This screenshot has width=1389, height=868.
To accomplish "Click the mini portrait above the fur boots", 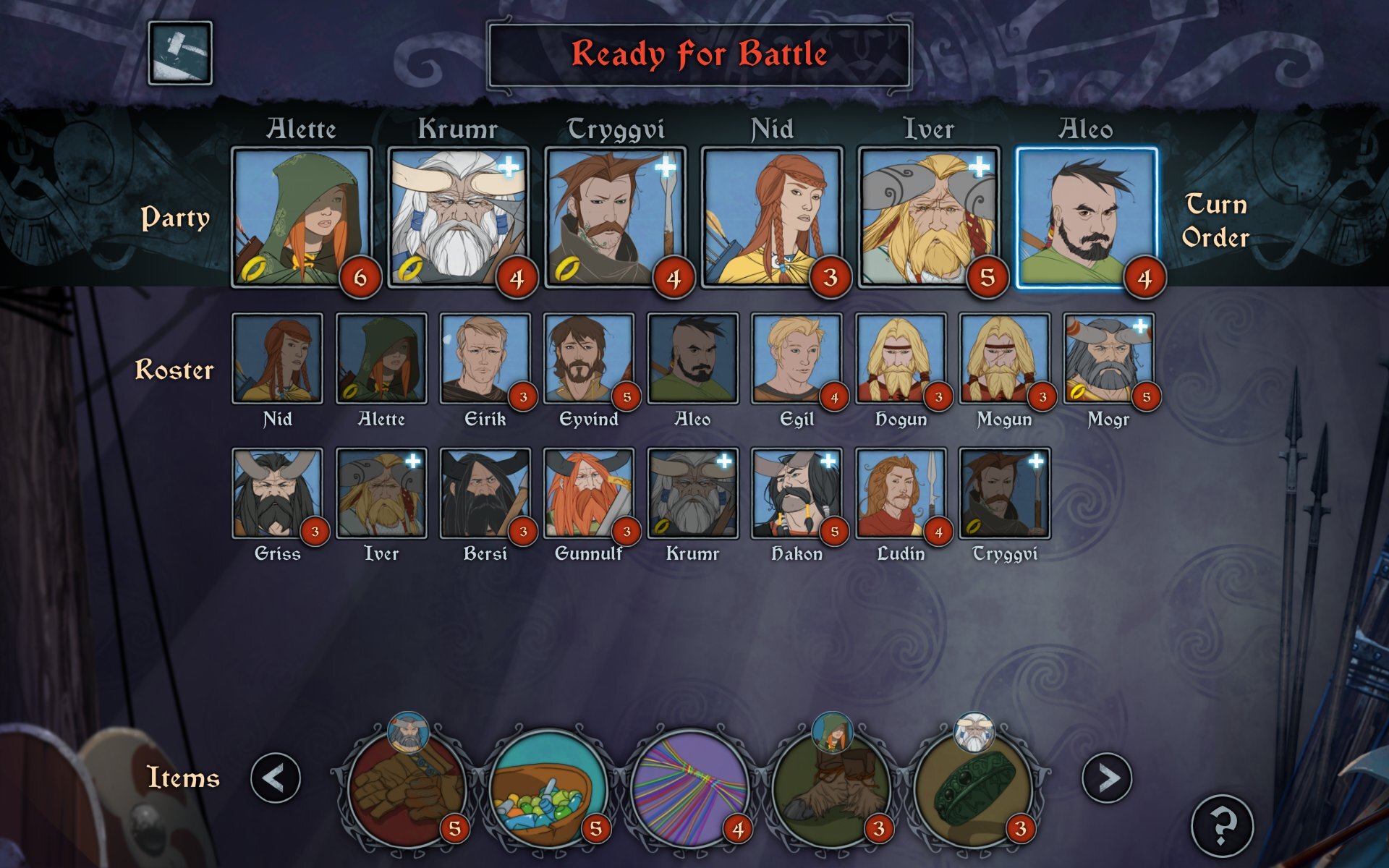I will (x=832, y=734).
